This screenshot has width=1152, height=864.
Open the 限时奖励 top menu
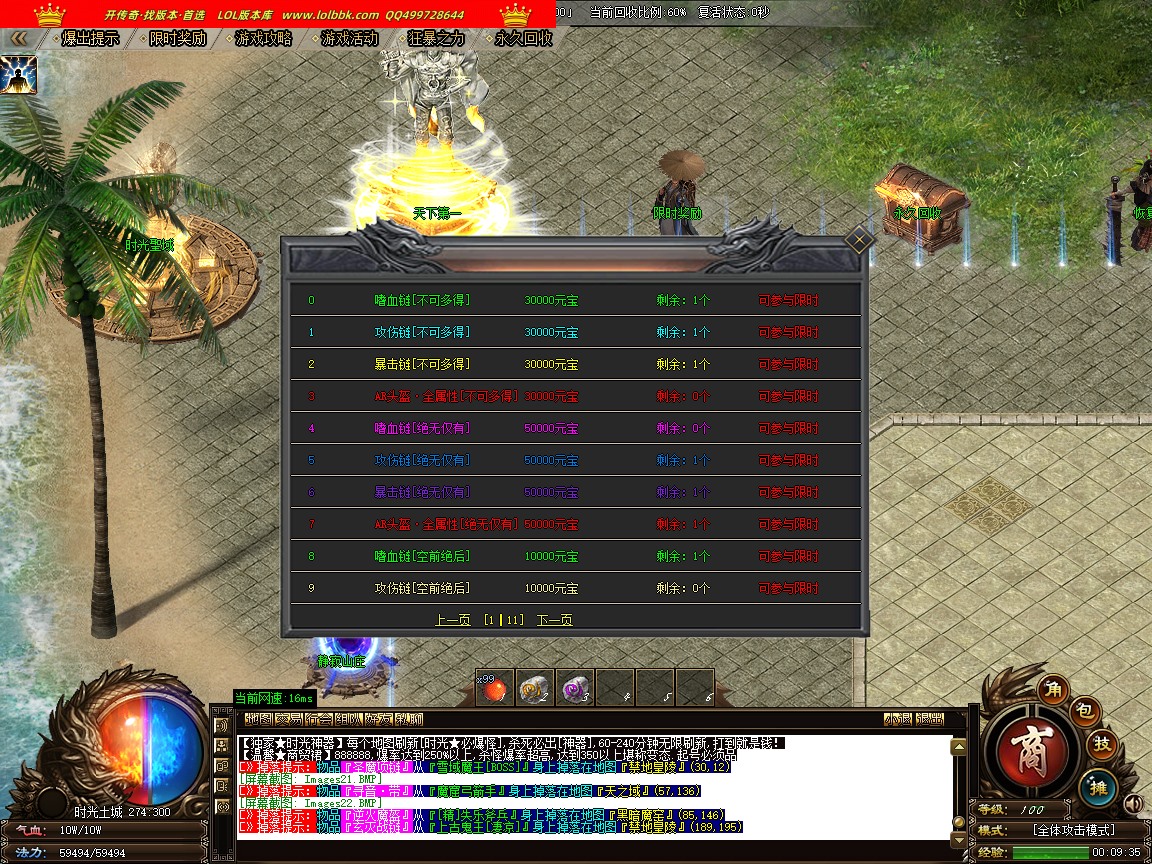click(177, 38)
